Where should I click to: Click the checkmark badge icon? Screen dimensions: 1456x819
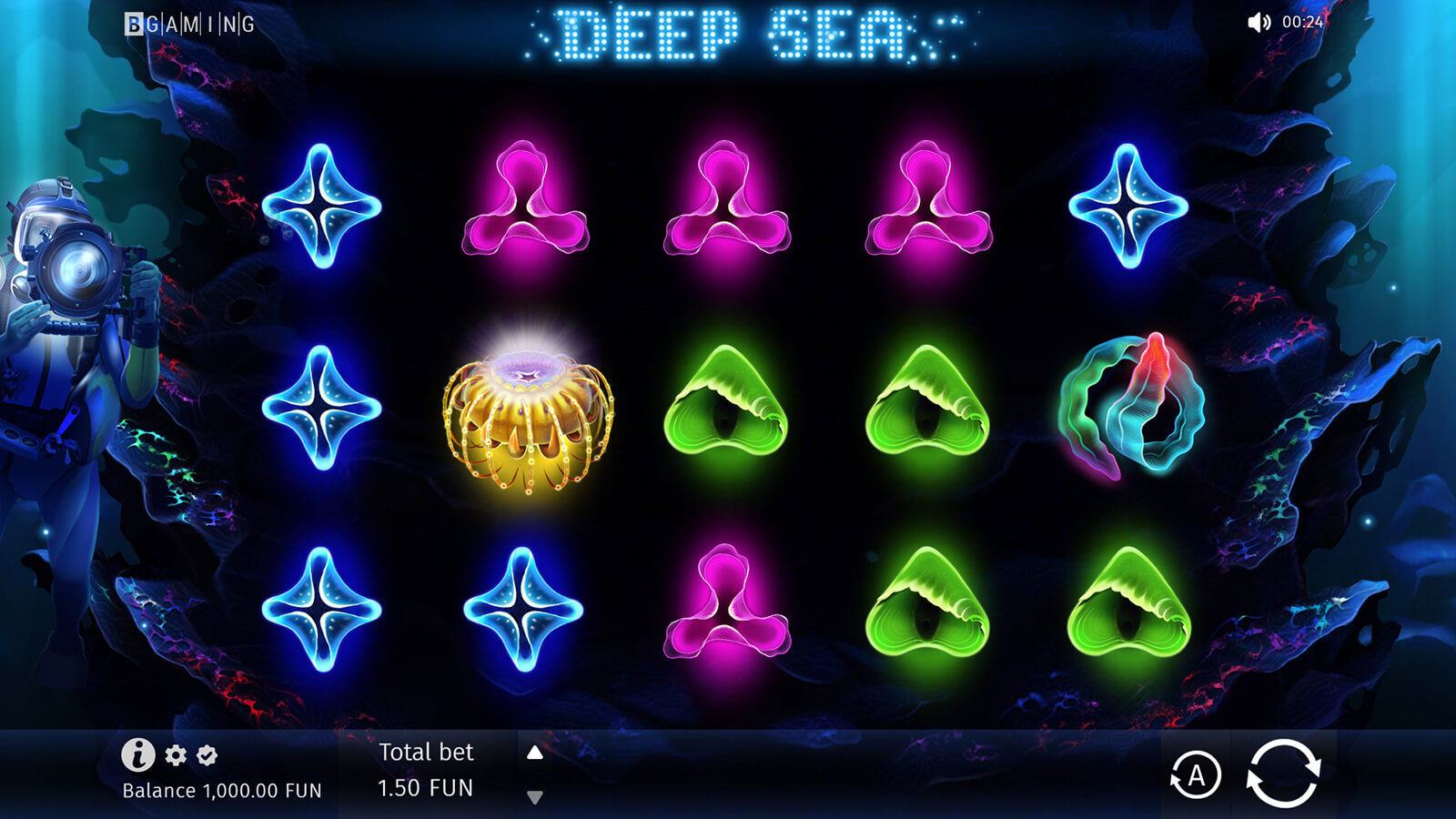pos(207,754)
